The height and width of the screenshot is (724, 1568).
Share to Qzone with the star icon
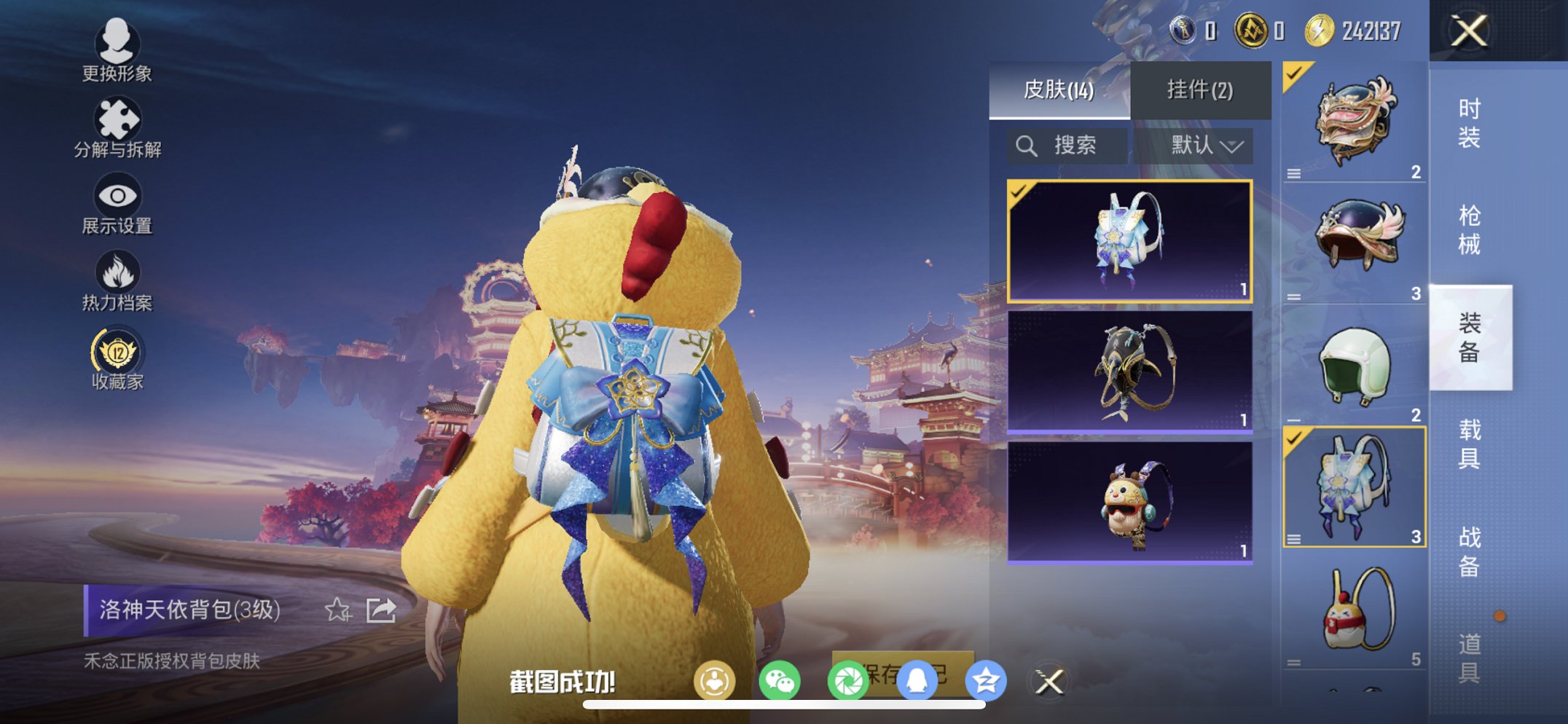pos(987,678)
